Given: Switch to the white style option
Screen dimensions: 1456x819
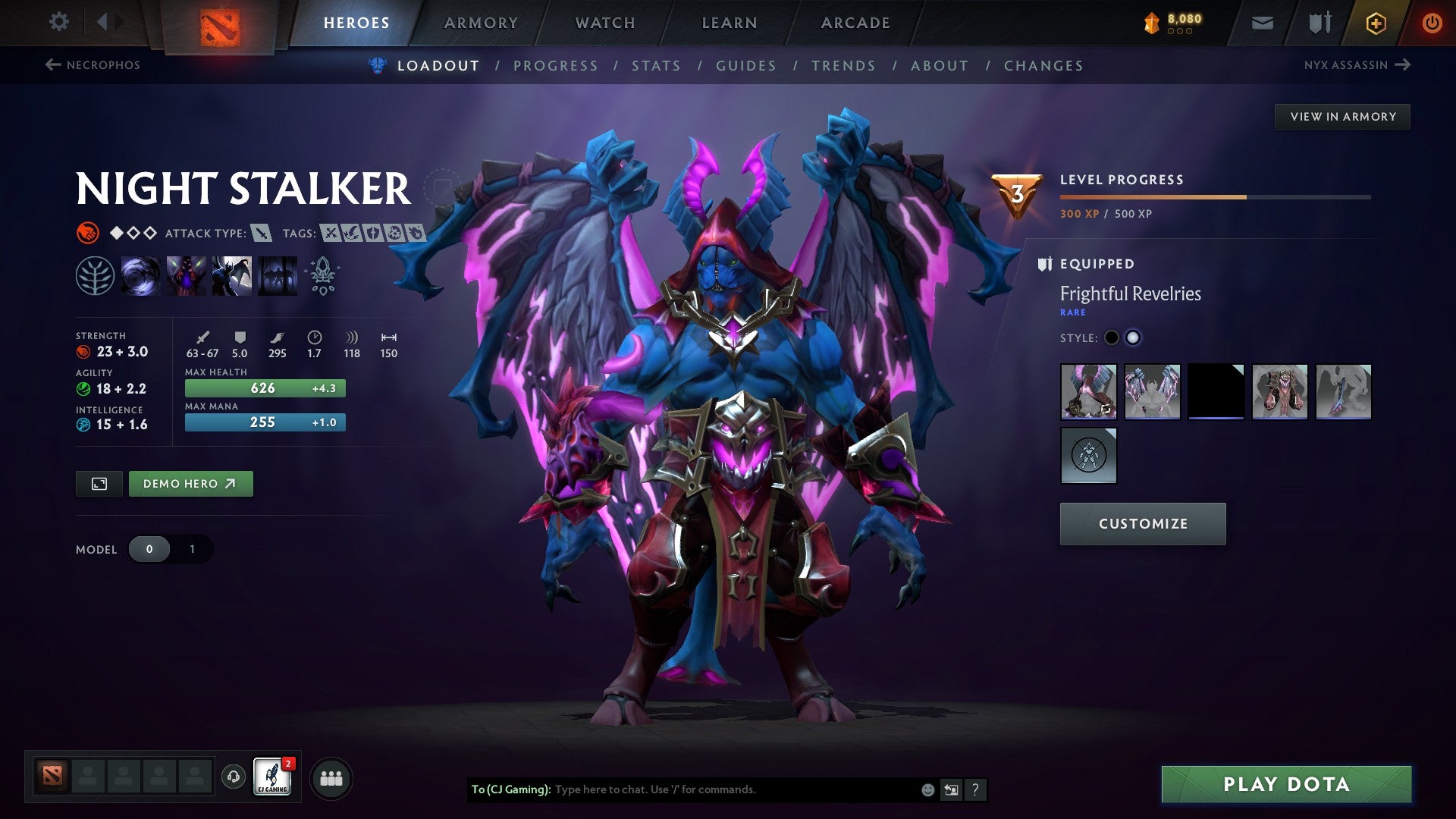Looking at the screenshot, I should point(1134,338).
